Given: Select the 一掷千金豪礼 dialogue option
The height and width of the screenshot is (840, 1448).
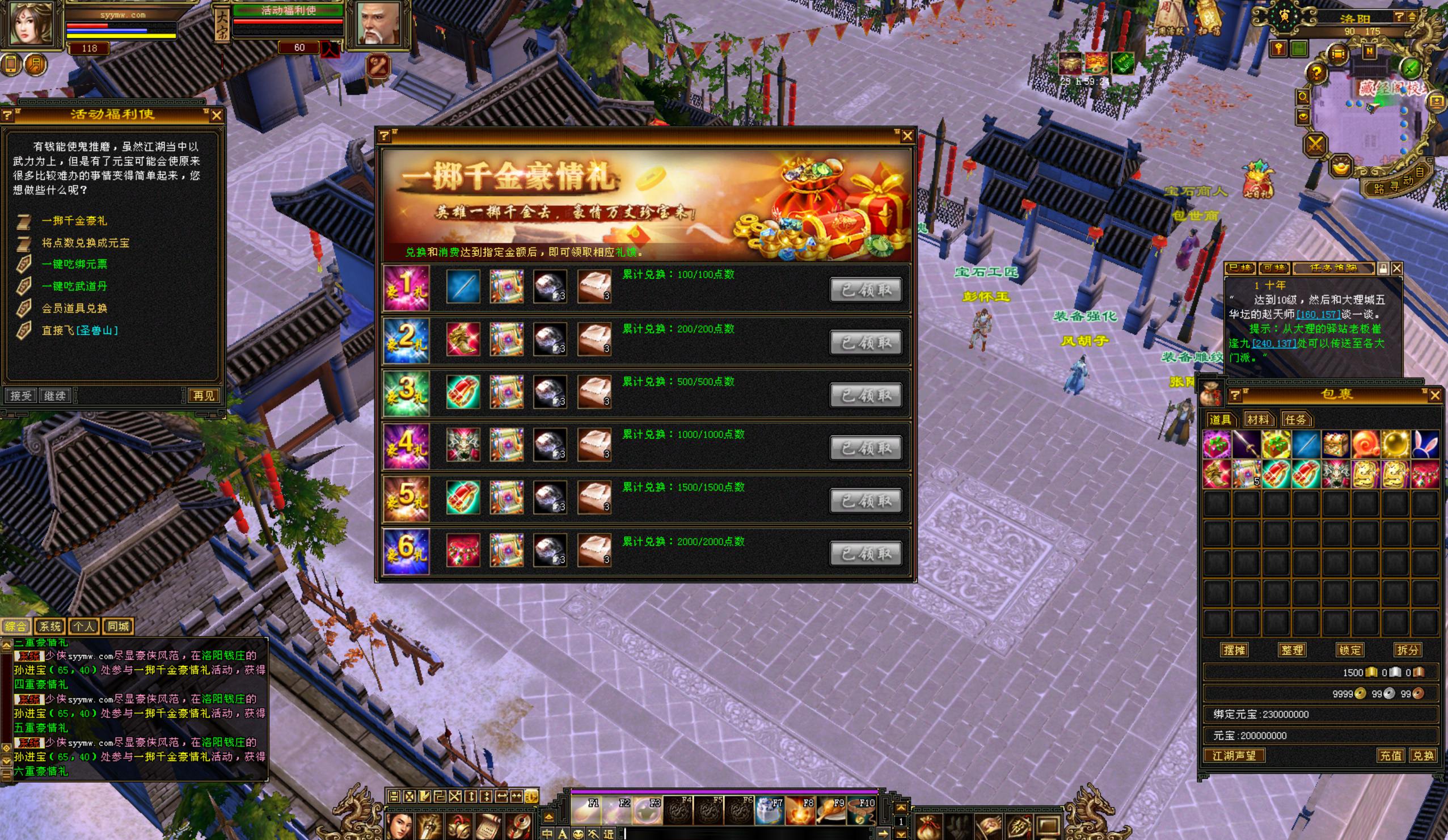Looking at the screenshot, I should pyautogui.click(x=74, y=221).
